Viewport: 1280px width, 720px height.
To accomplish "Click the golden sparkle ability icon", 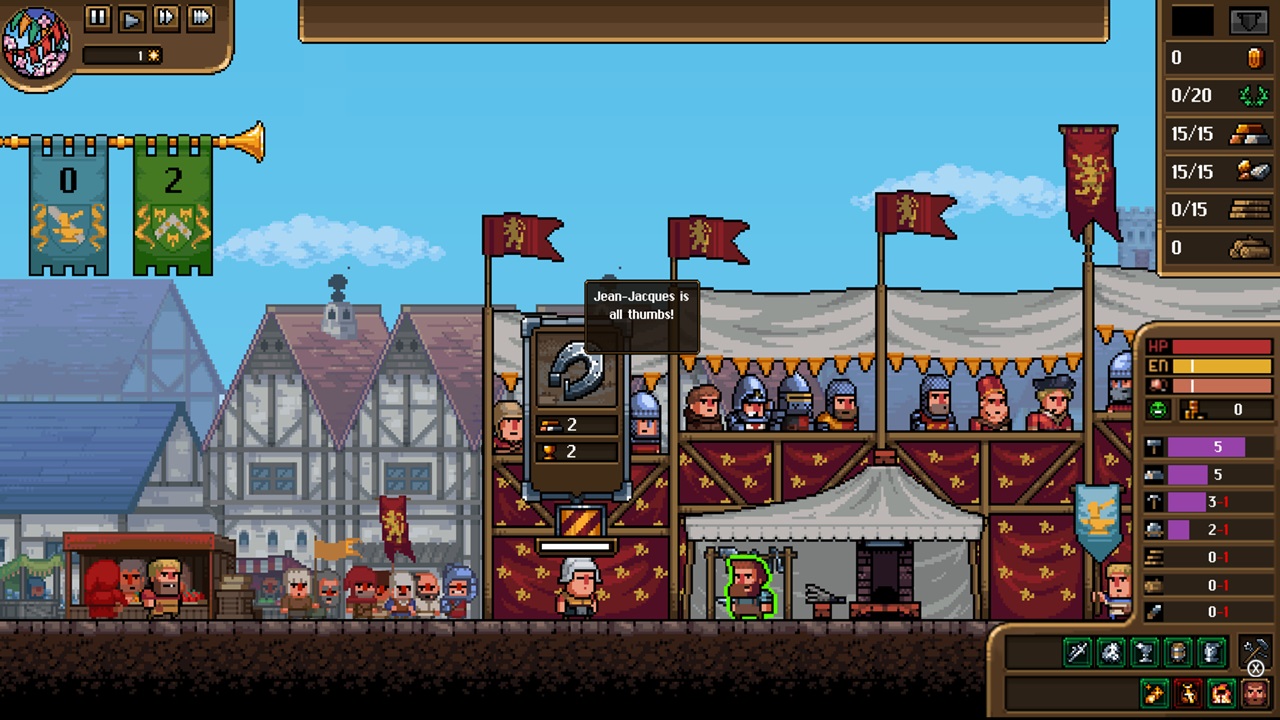I will pos(1154,692).
